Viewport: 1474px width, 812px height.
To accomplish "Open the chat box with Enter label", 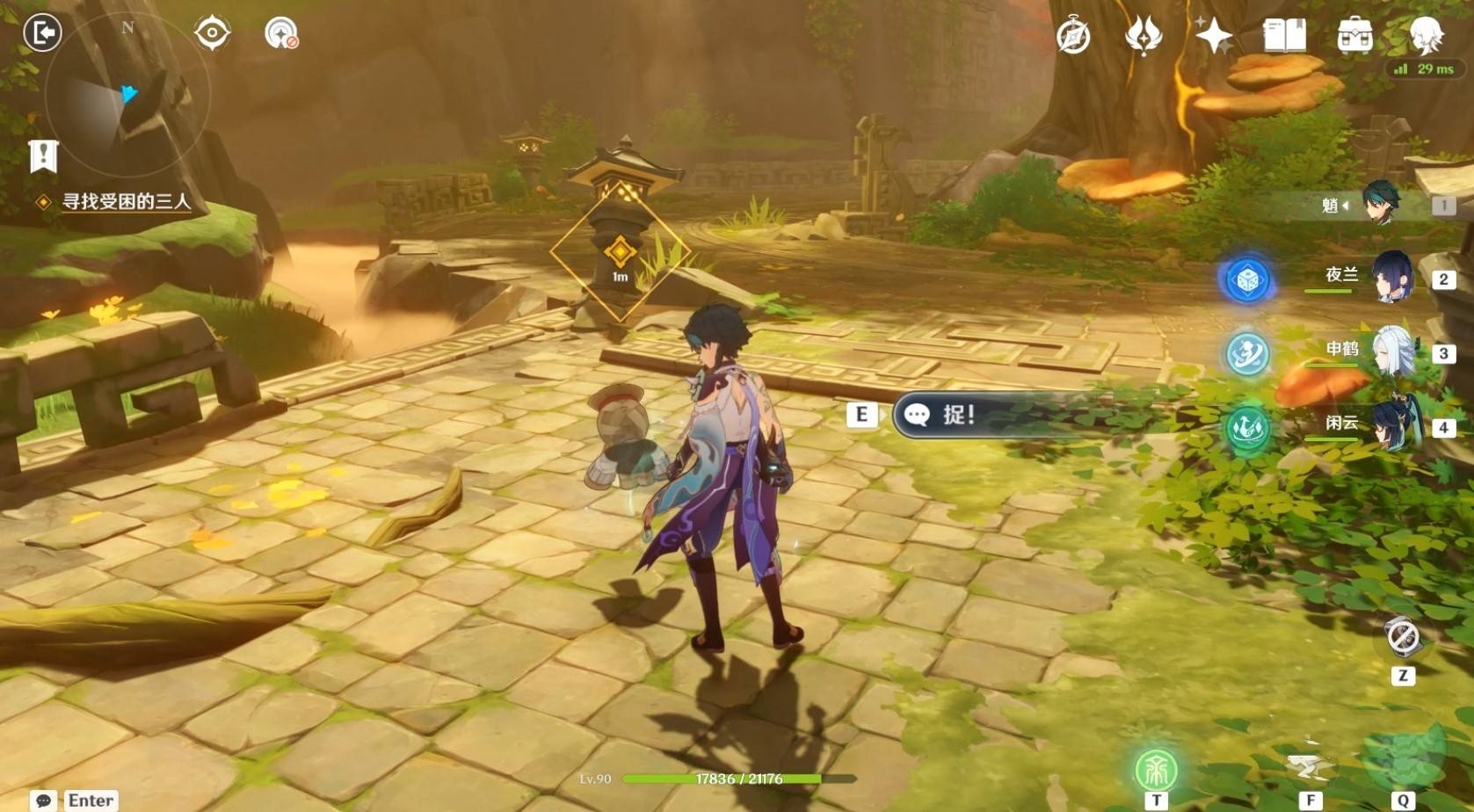I will pos(75,800).
